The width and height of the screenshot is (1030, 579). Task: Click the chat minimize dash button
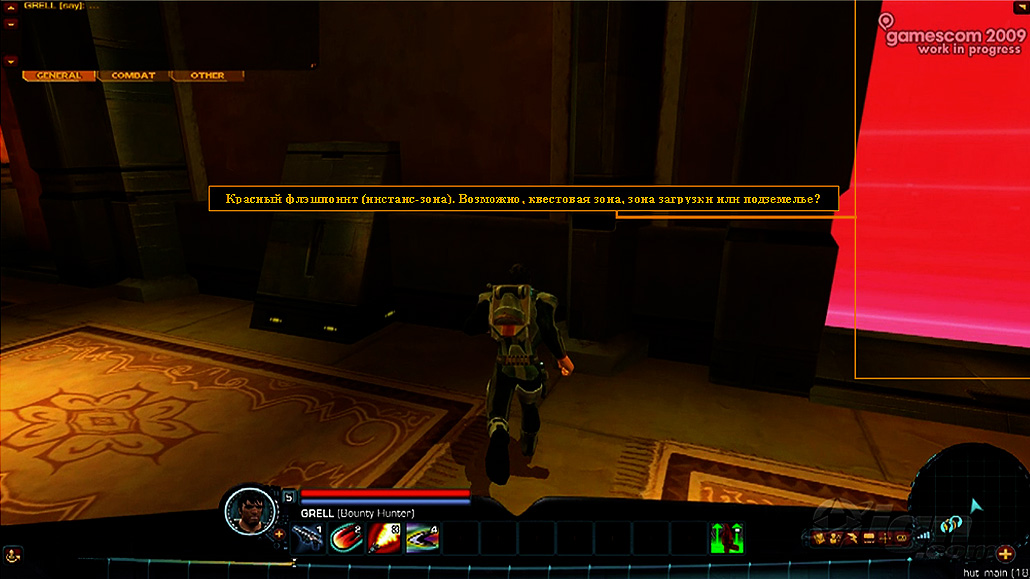tap(10, 22)
